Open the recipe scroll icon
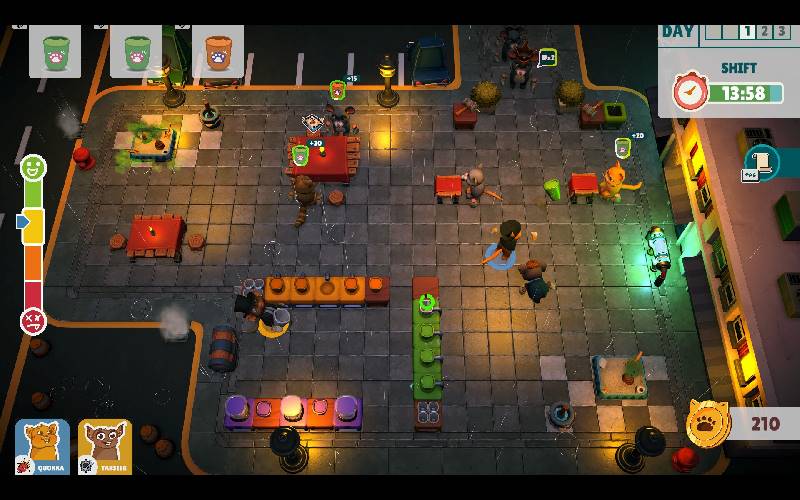The width and height of the screenshot is (800, 500). pyautogui.click(x=761, y=163)
